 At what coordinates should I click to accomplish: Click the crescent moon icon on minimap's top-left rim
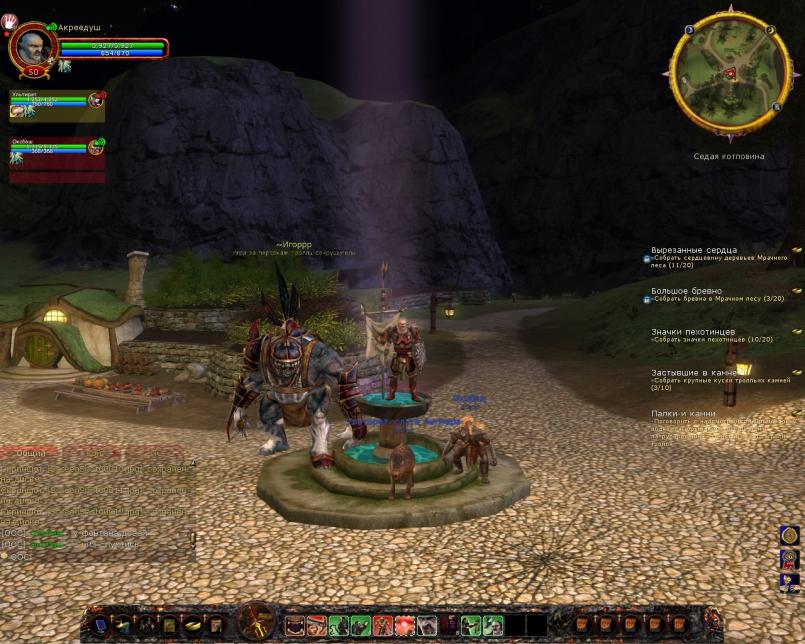click(690, 30)
